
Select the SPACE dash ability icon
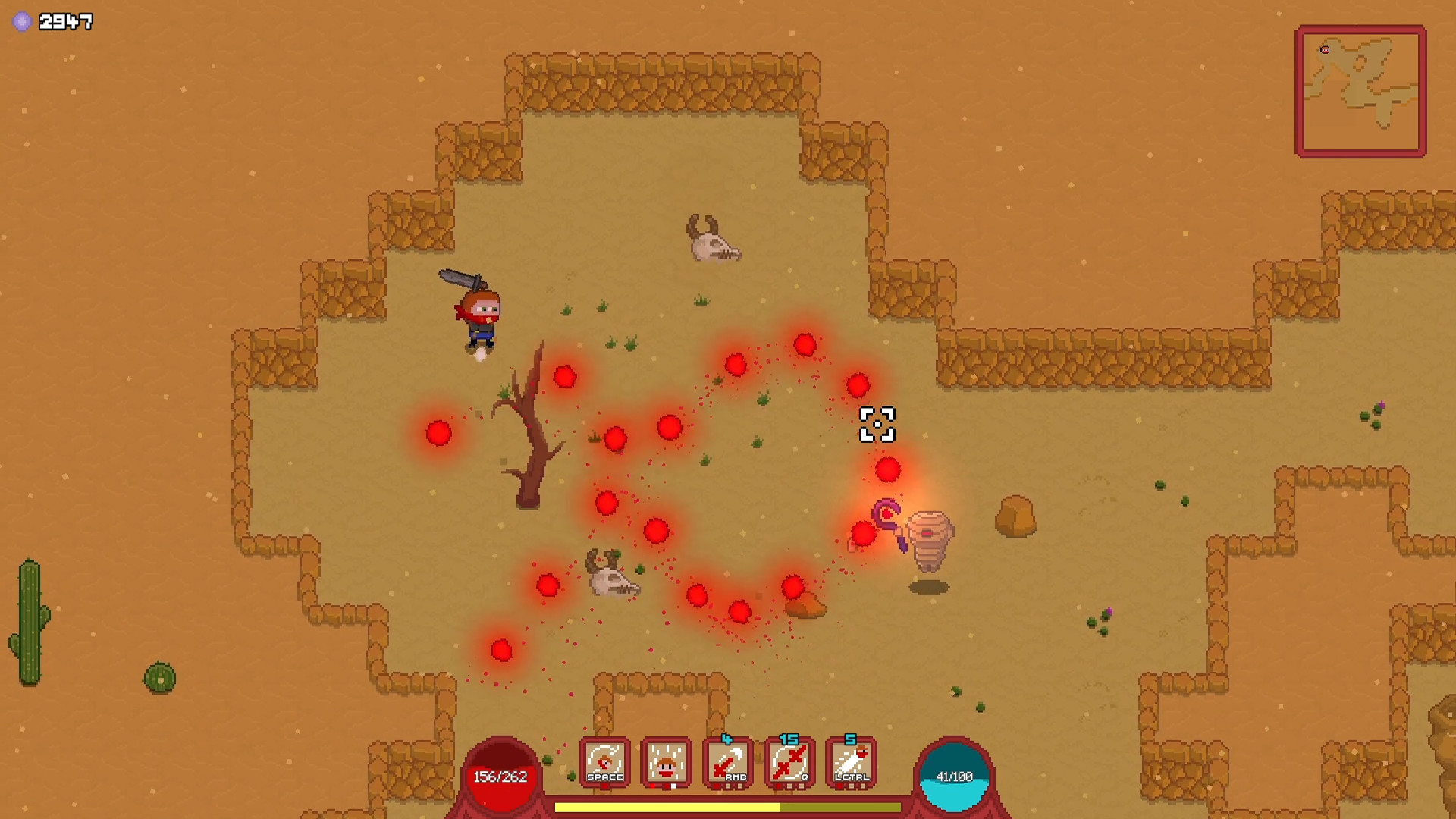(604, 762)
